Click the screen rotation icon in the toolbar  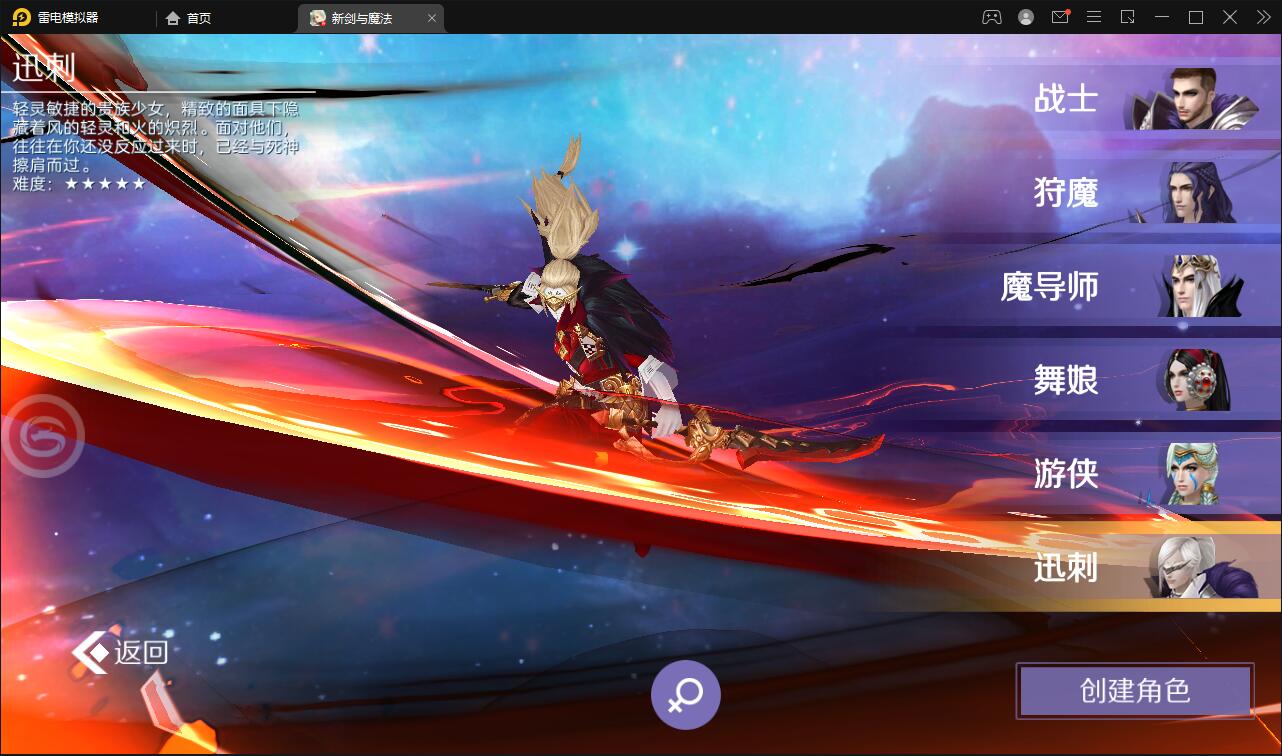pos(1128,17)
